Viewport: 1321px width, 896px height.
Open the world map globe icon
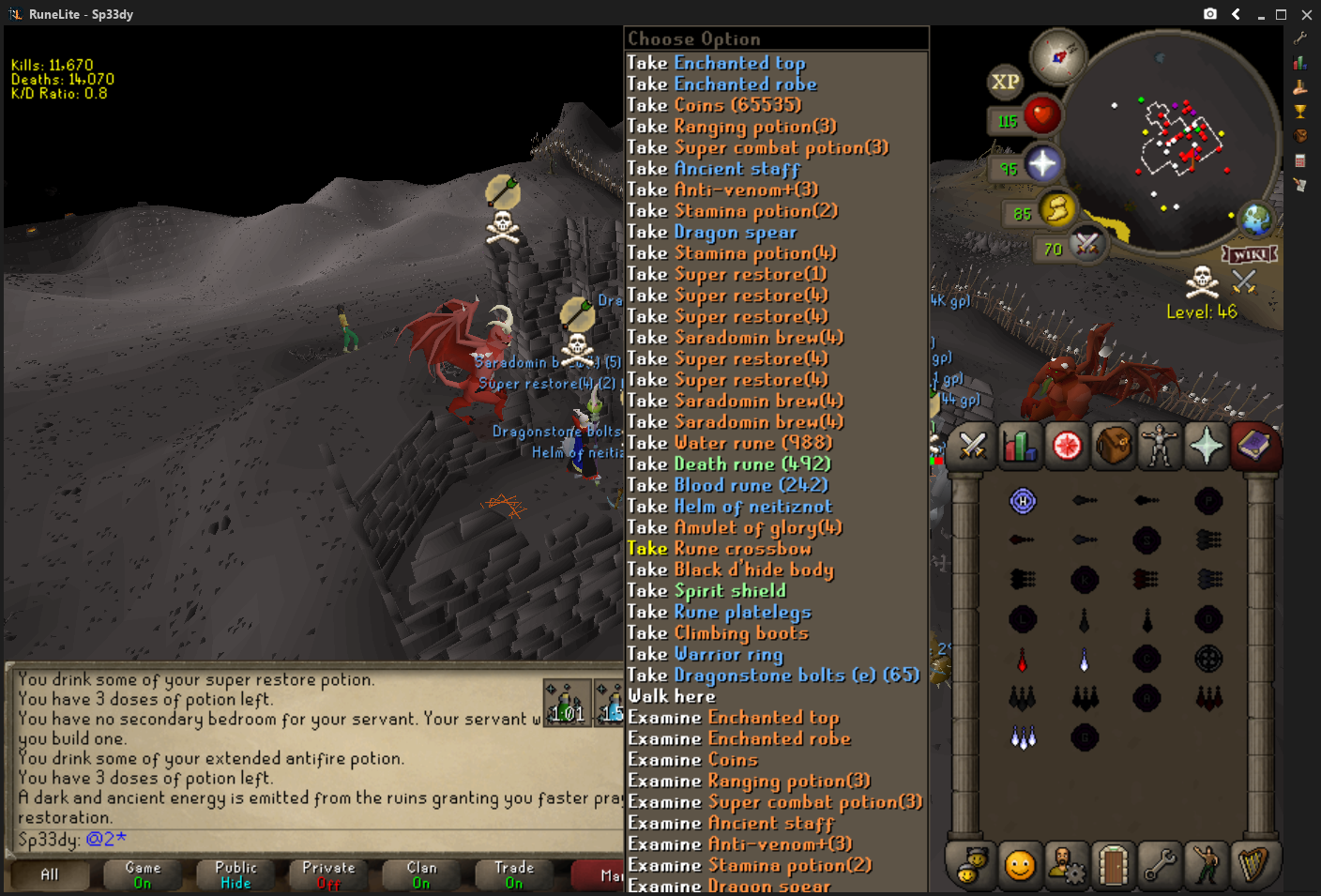pos(1255,220)
